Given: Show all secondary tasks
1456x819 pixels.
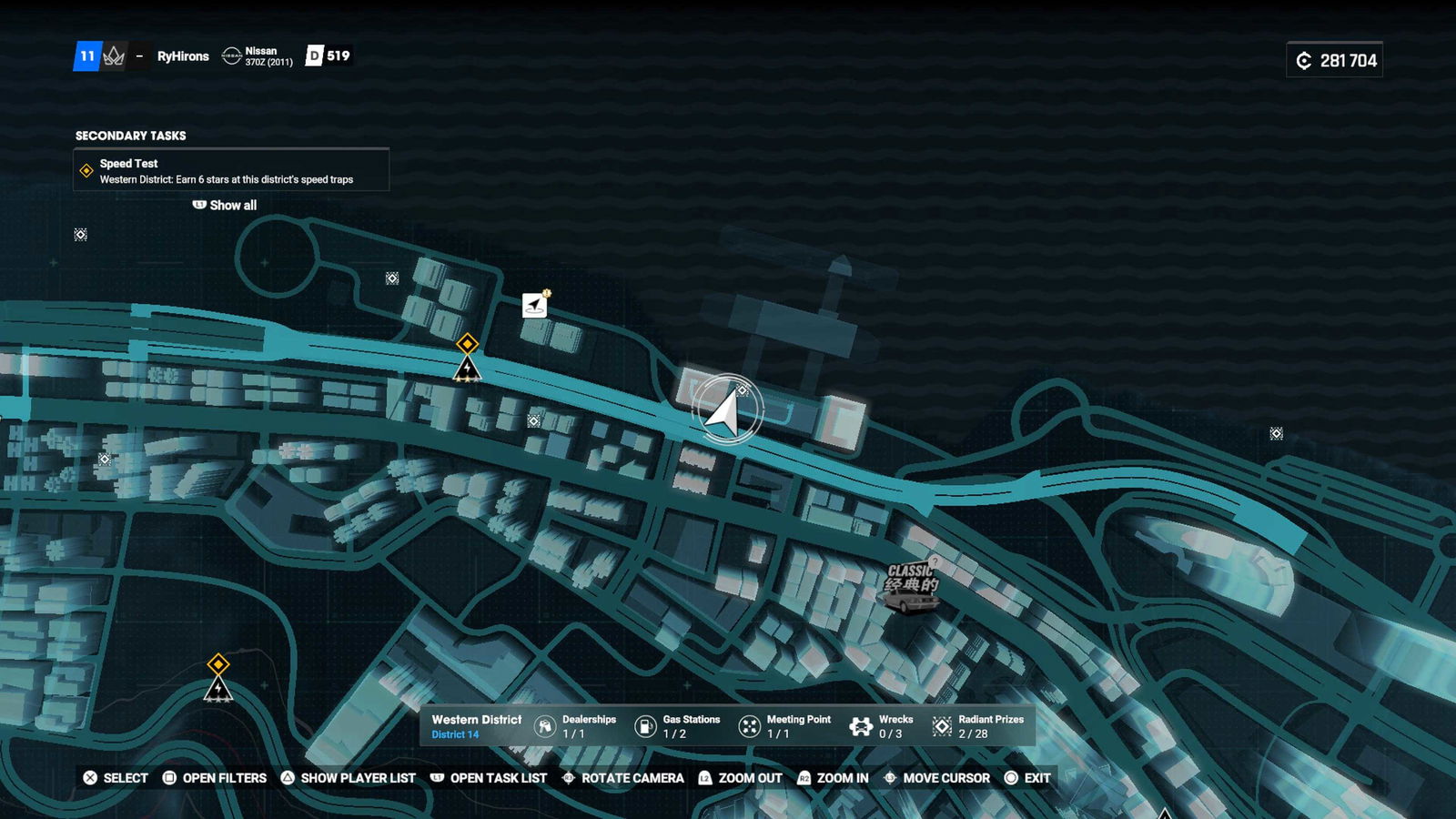Looking at the screenshot, I should point(225,206).
